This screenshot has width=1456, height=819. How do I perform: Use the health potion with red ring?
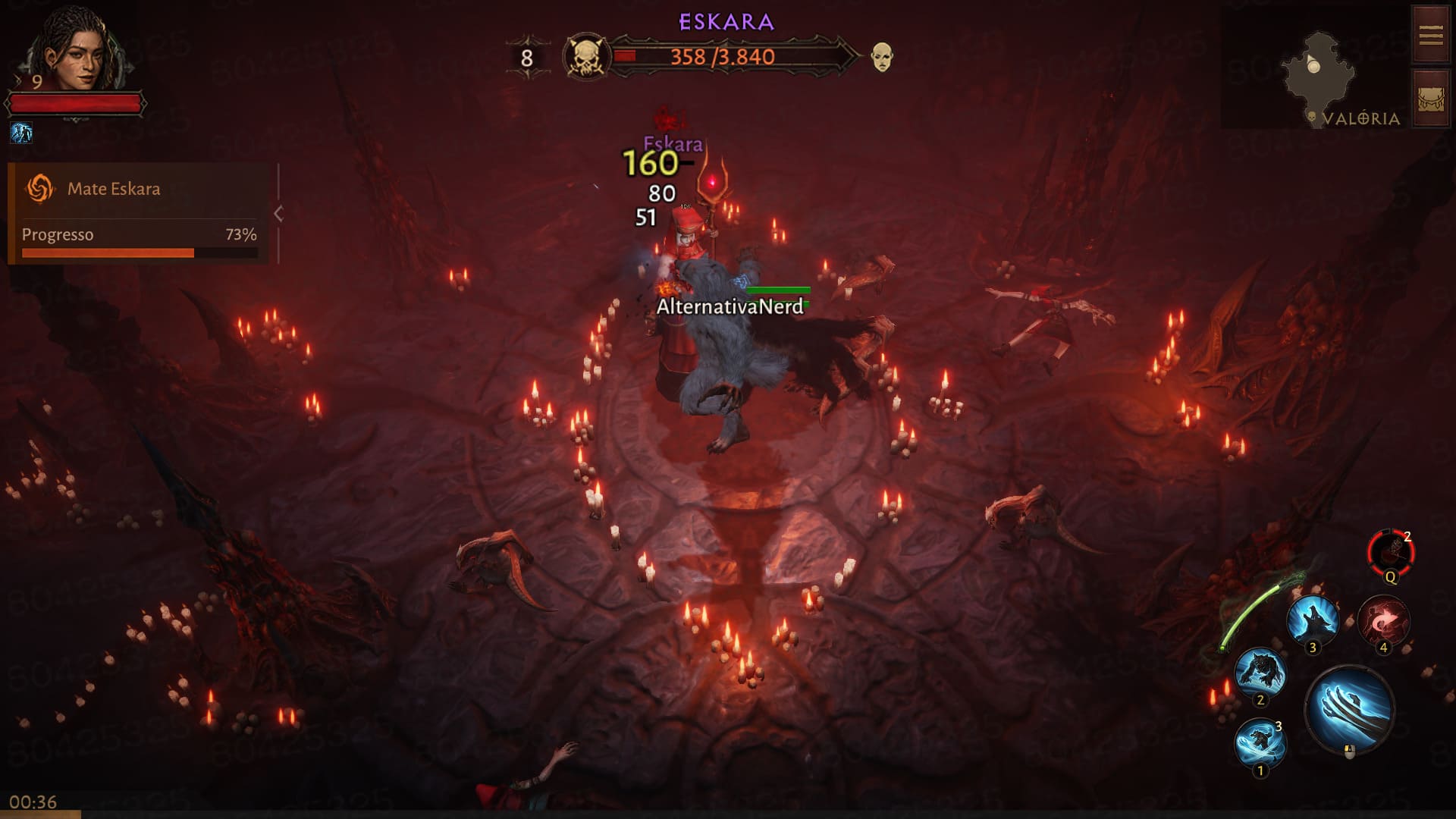coord(1390,551)
